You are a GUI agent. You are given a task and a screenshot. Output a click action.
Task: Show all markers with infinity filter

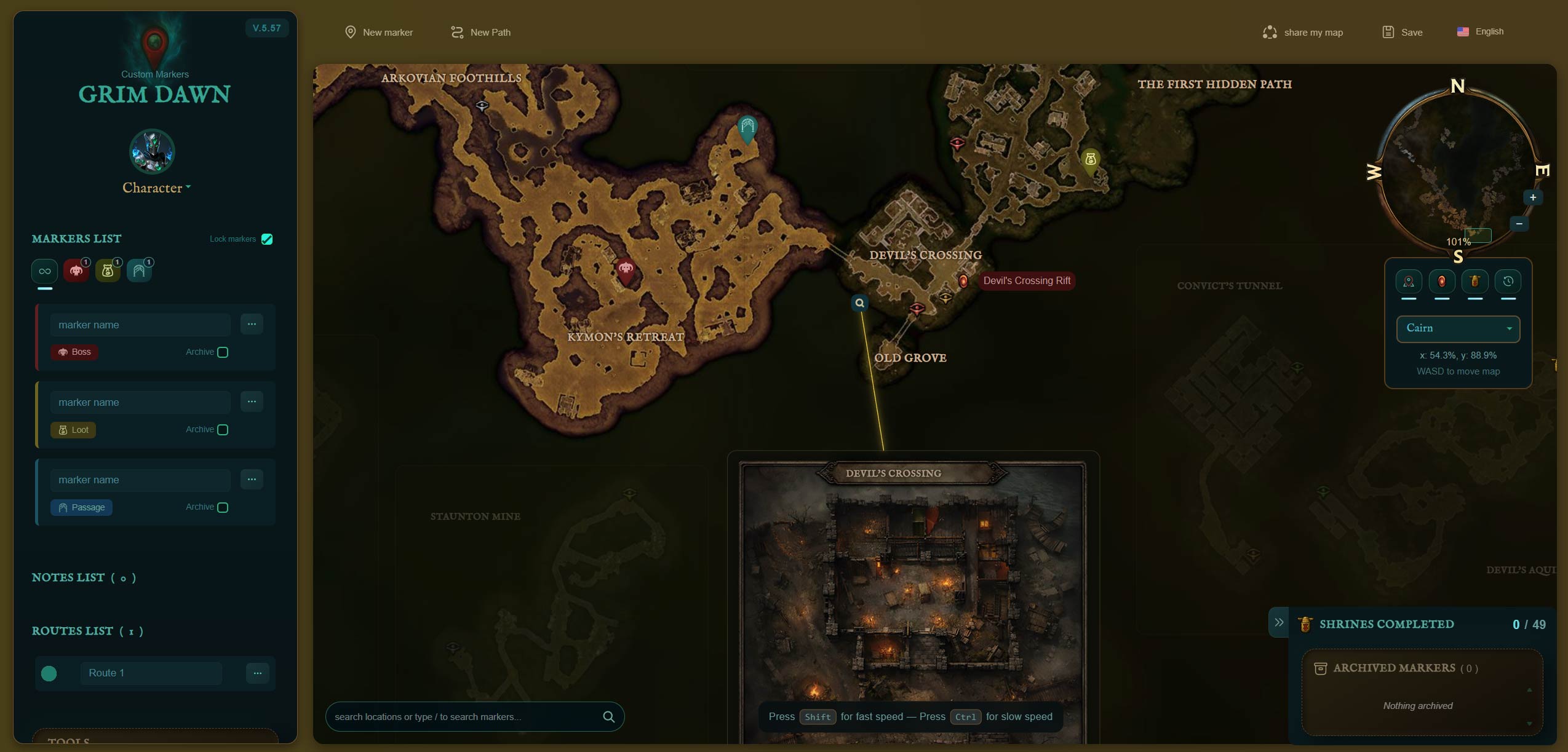tap(45, 271)
